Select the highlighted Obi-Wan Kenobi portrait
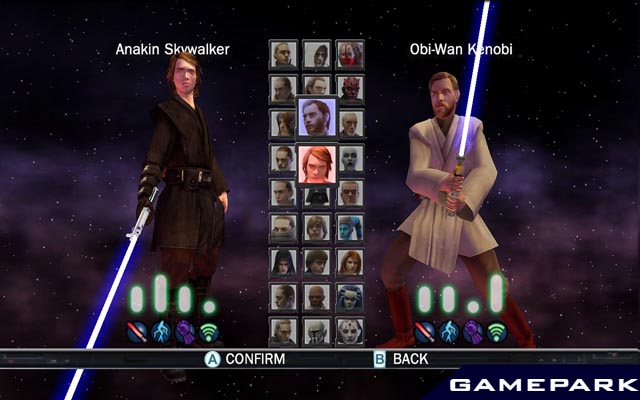Image resolution: width=640 pixels, height=400 pixels. [316, 118]
